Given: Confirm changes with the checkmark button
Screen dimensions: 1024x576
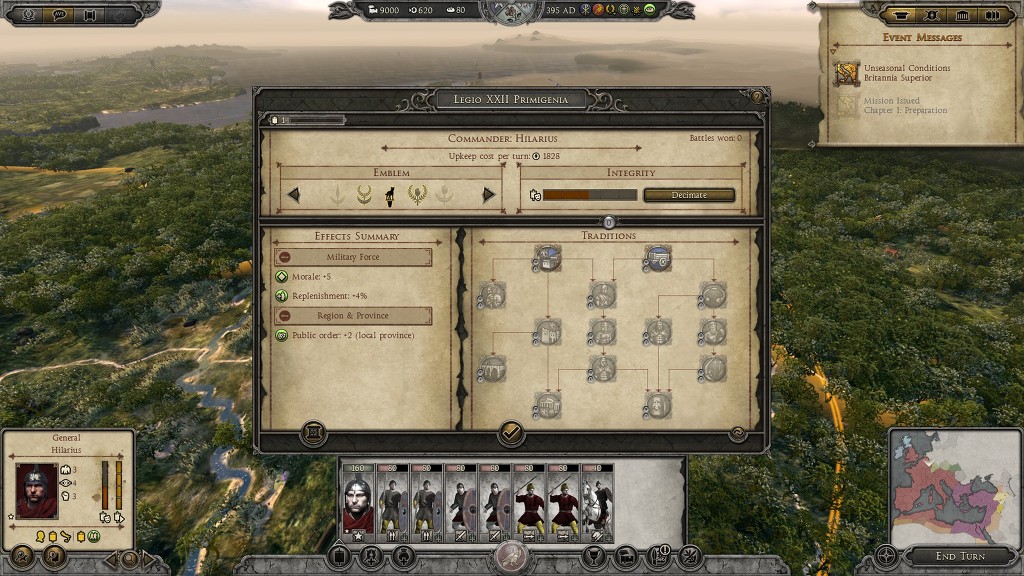Looking at the screenshot, I should (x=511, y=433).
